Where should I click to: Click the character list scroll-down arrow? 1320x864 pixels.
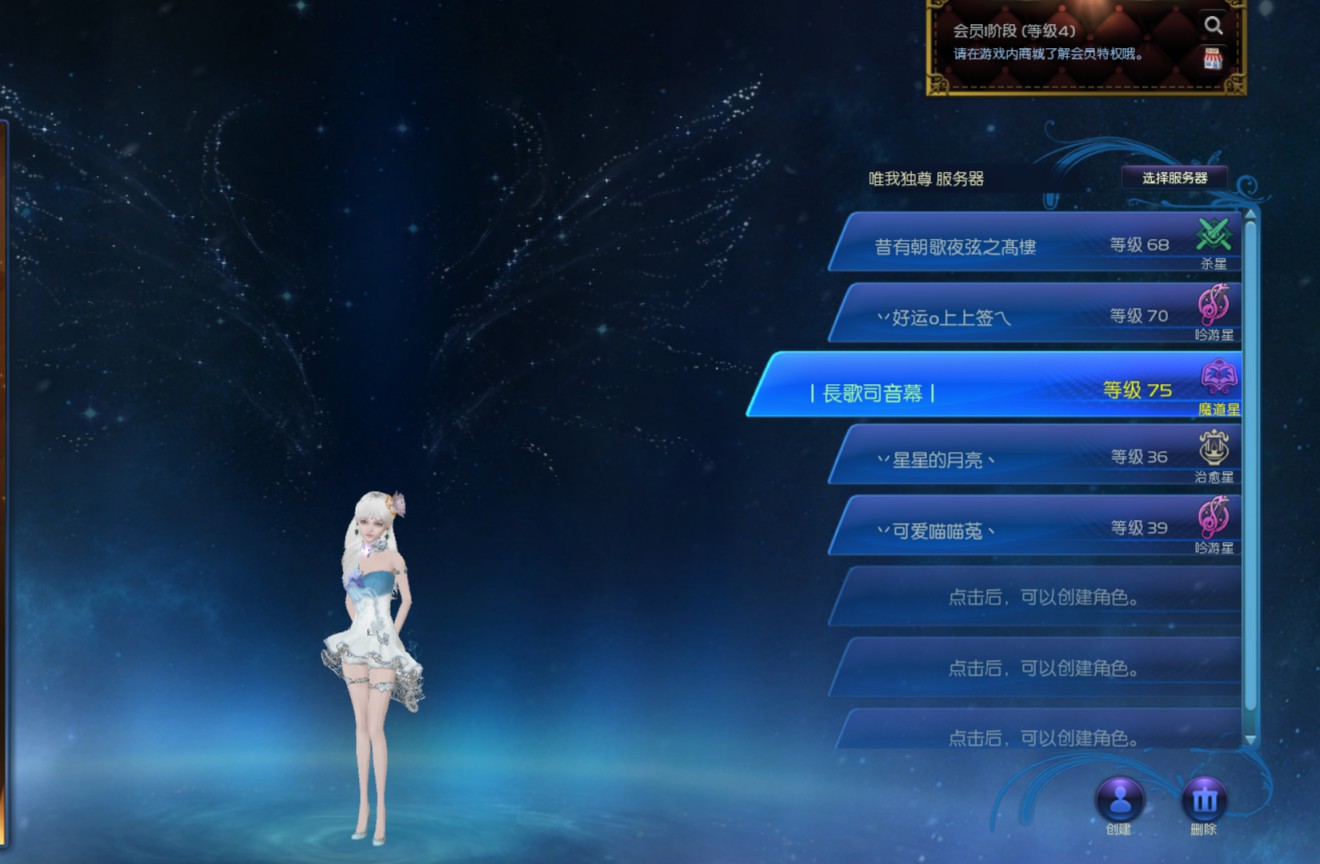tap(1250, 740)
